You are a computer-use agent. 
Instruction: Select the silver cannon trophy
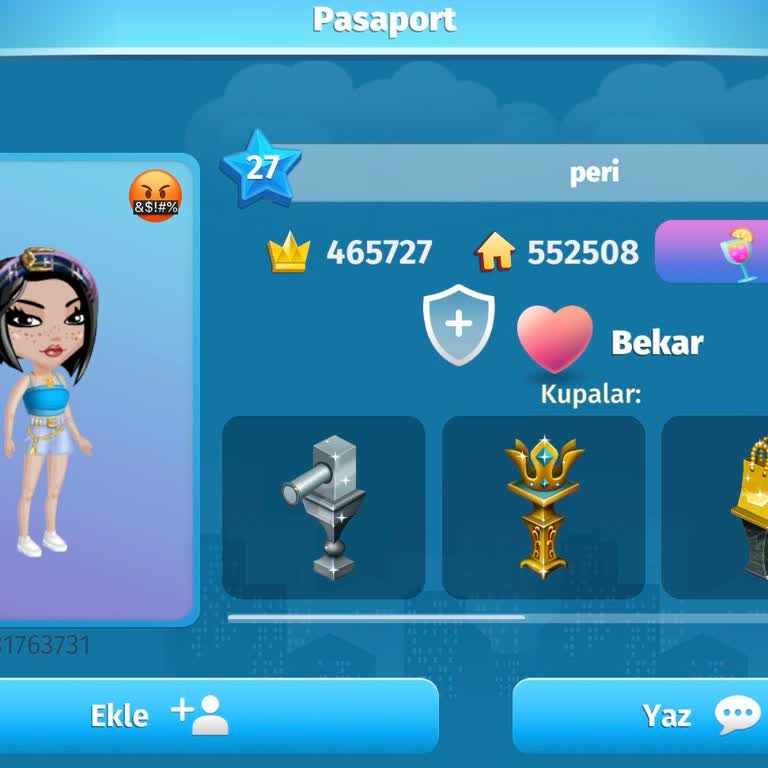[323, 508]
